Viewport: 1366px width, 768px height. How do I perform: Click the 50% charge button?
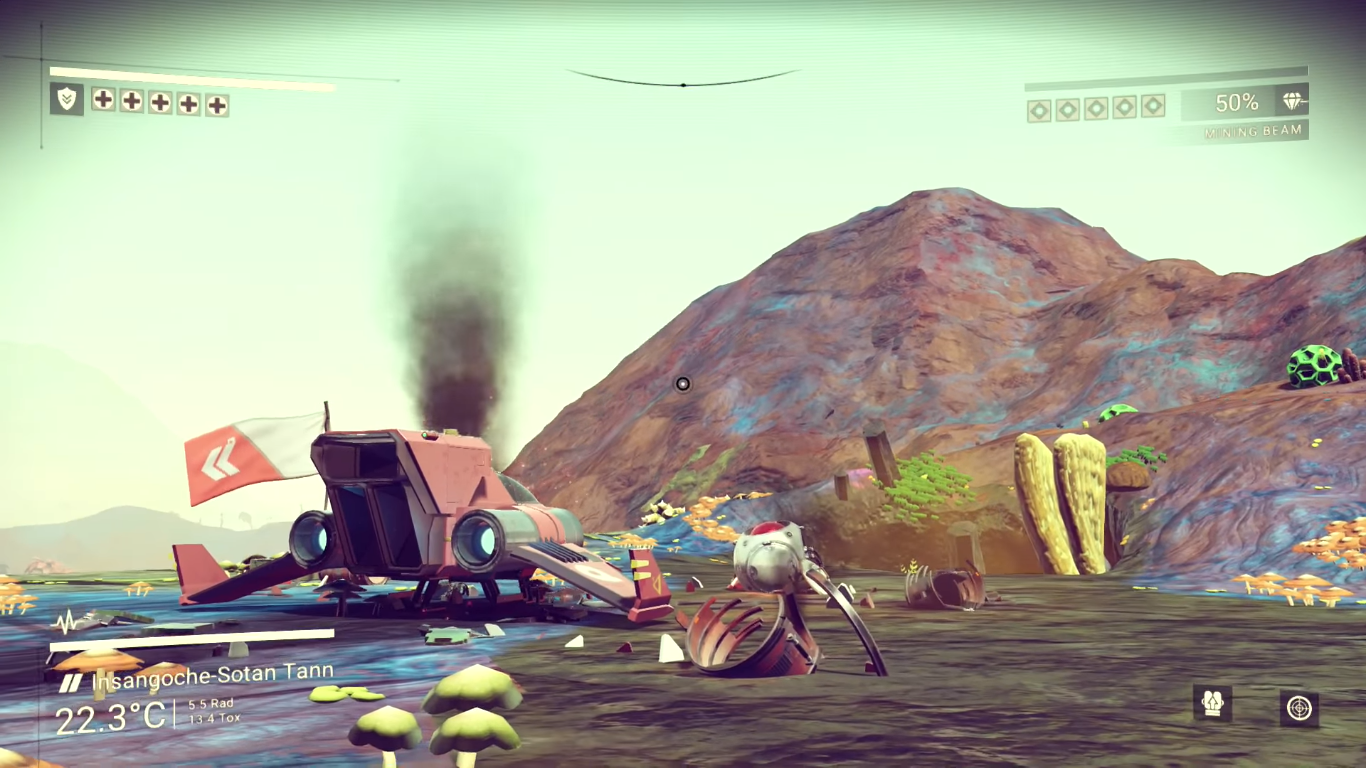pyautogui.click(x=1237, y=103)
